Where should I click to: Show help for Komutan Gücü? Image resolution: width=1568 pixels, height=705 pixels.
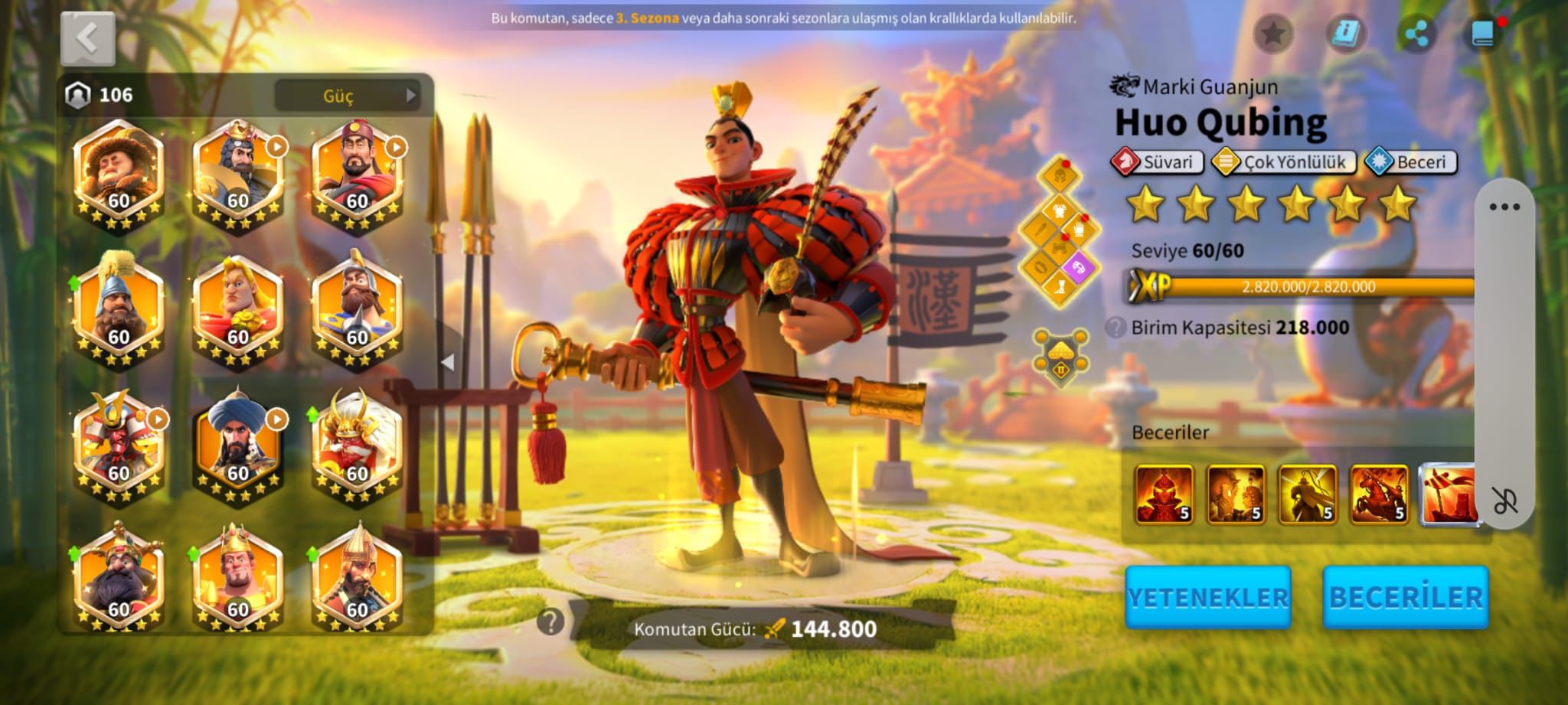coord(550,622)
